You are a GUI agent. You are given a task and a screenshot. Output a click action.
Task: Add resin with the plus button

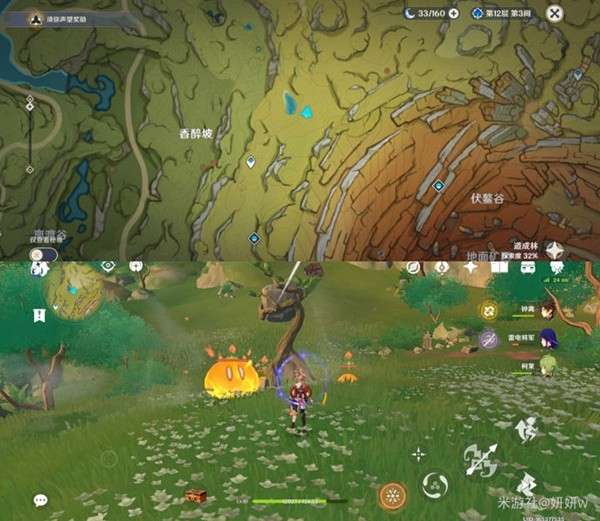point(454,13)
